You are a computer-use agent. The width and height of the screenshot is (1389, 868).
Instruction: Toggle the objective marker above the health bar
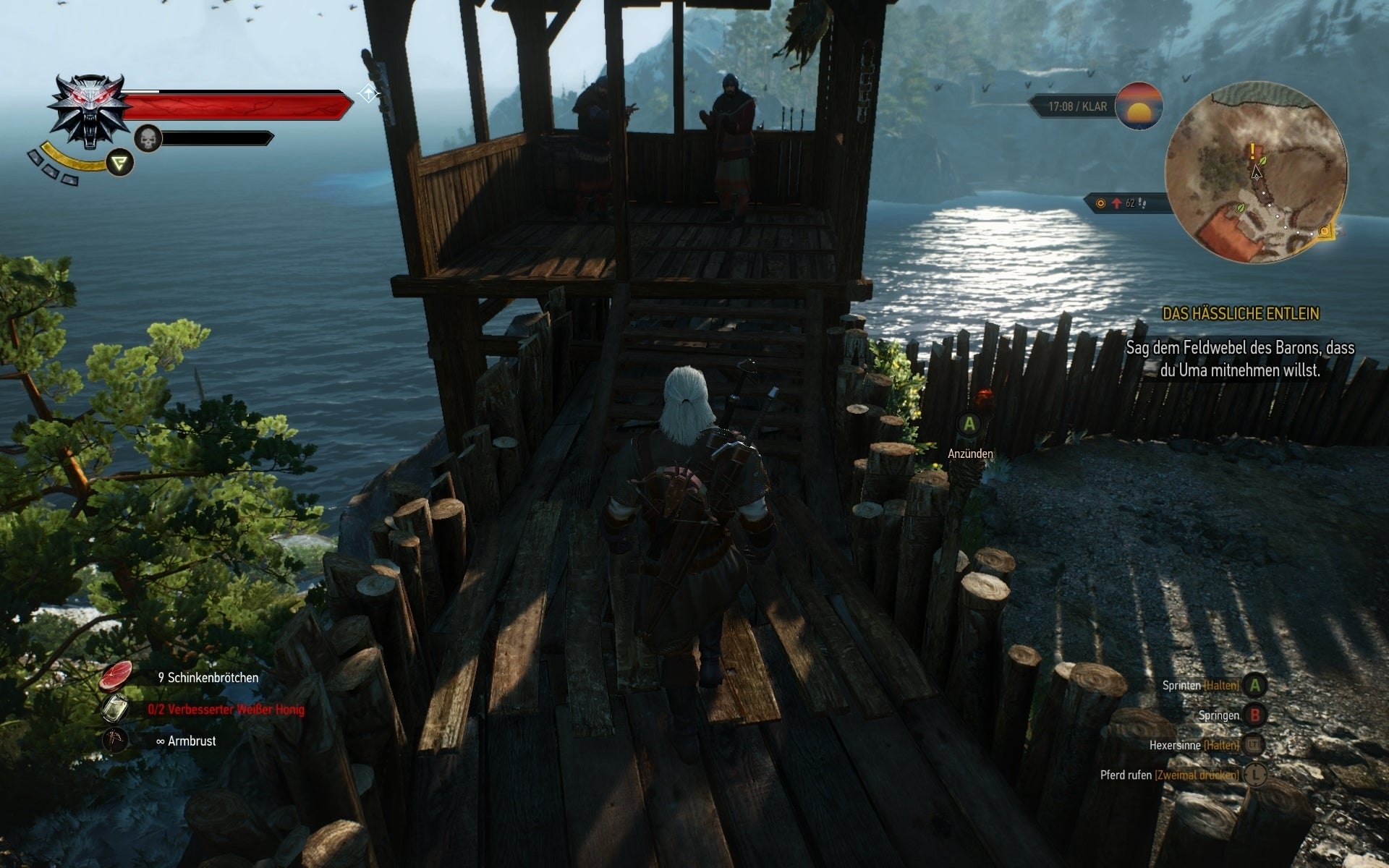pyautogui.click(x=368, y=93)
